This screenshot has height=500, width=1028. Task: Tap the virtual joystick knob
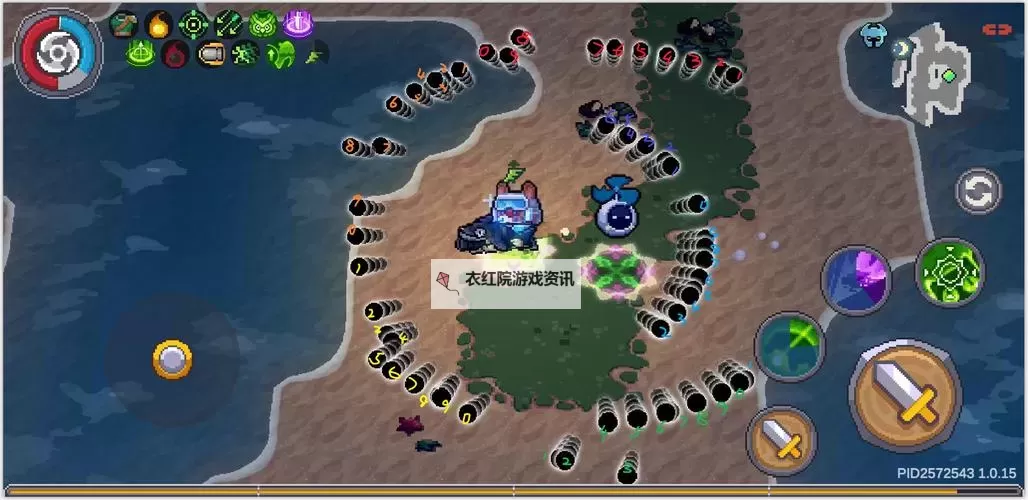[x=172, y=359]
